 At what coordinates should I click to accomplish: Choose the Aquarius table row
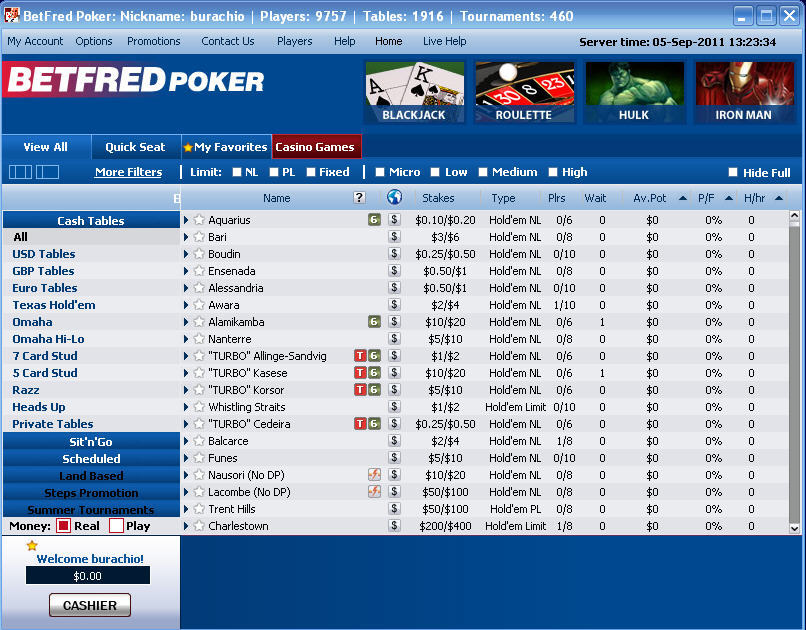(x=229, y=220)
